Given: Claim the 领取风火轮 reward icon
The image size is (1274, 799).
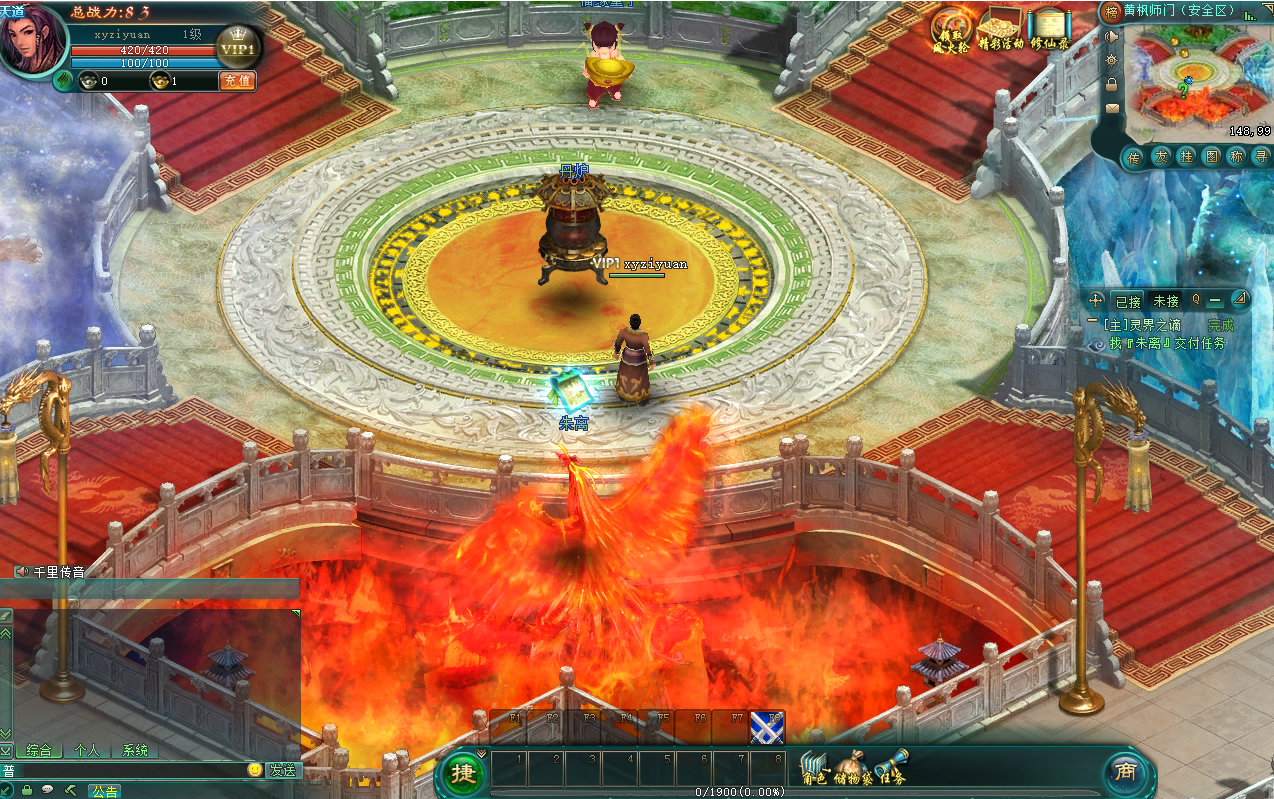Looking at the screenshot, I should point(950,30).
